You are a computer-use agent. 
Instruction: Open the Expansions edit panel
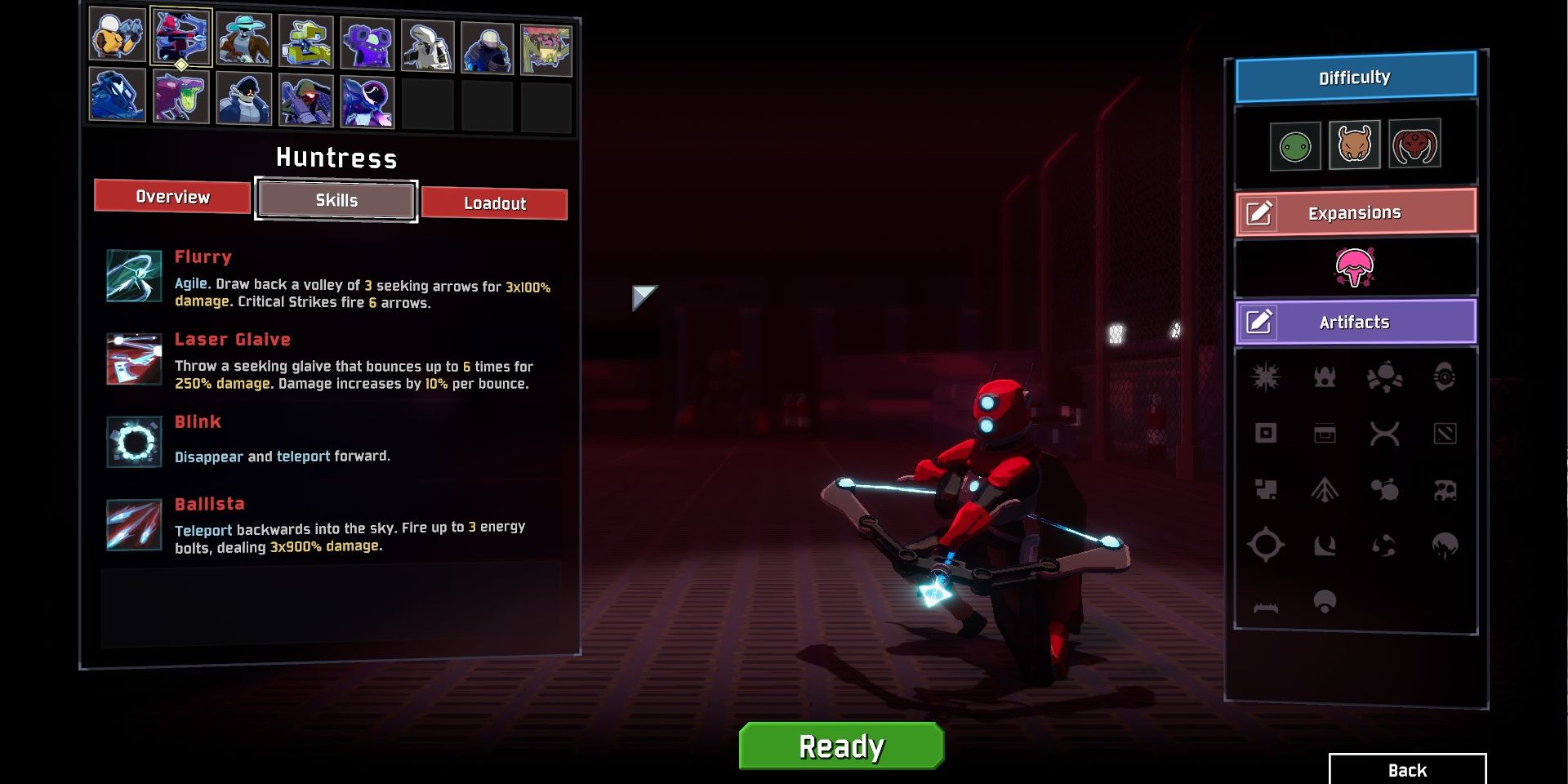[x=1356, y=213]
